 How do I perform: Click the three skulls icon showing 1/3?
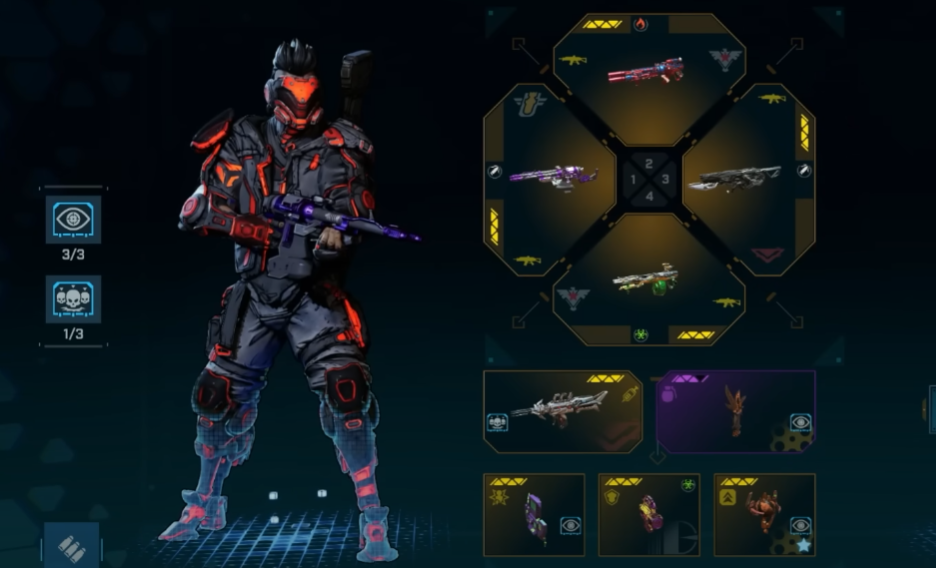click(x=73, y=300)
